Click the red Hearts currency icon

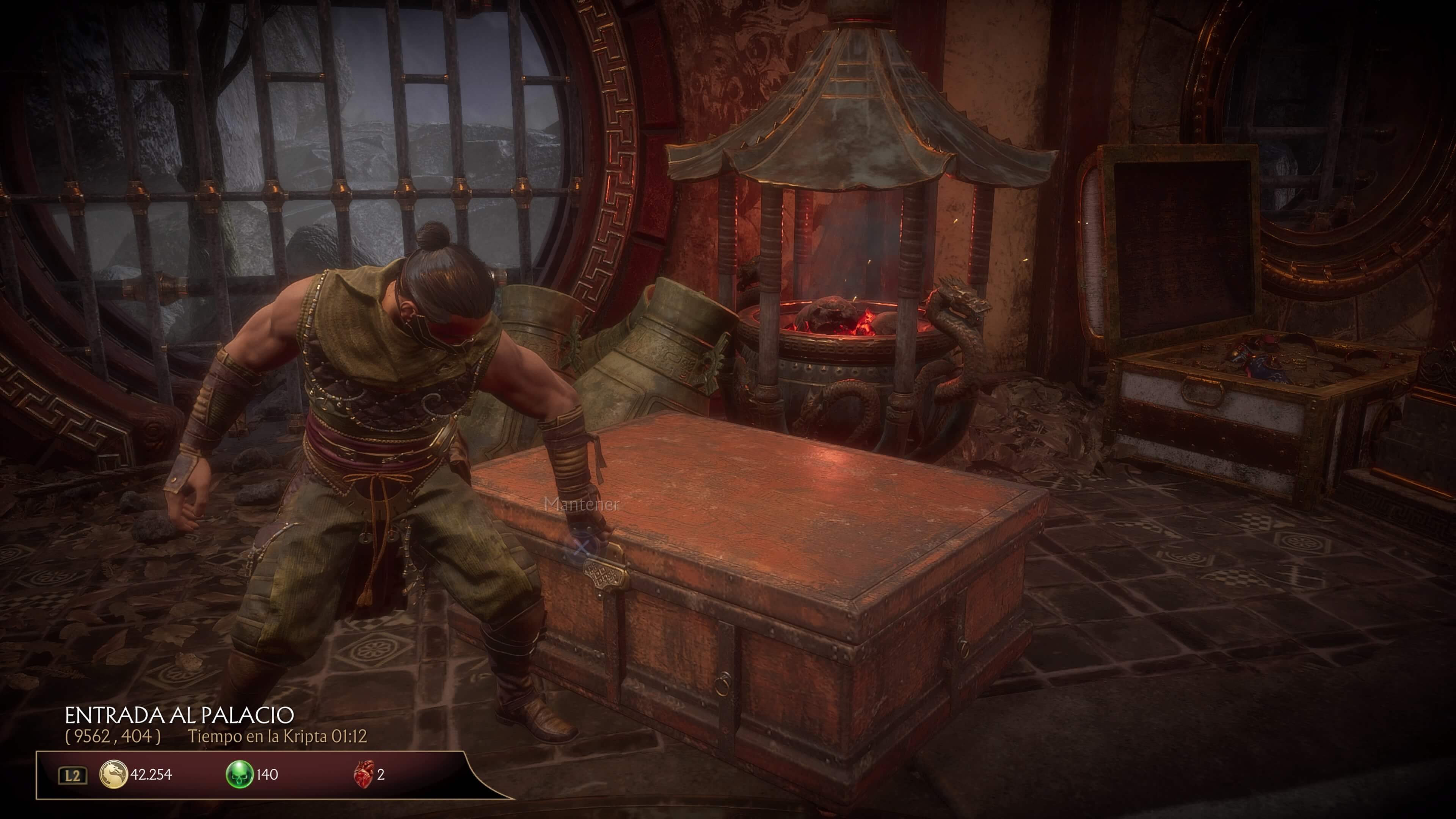(x=364, y=774)
